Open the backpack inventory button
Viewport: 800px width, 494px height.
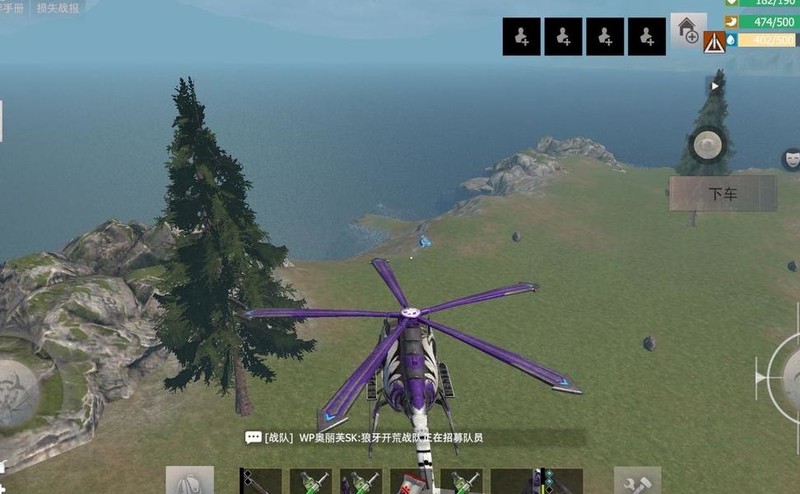pos(189,481)
